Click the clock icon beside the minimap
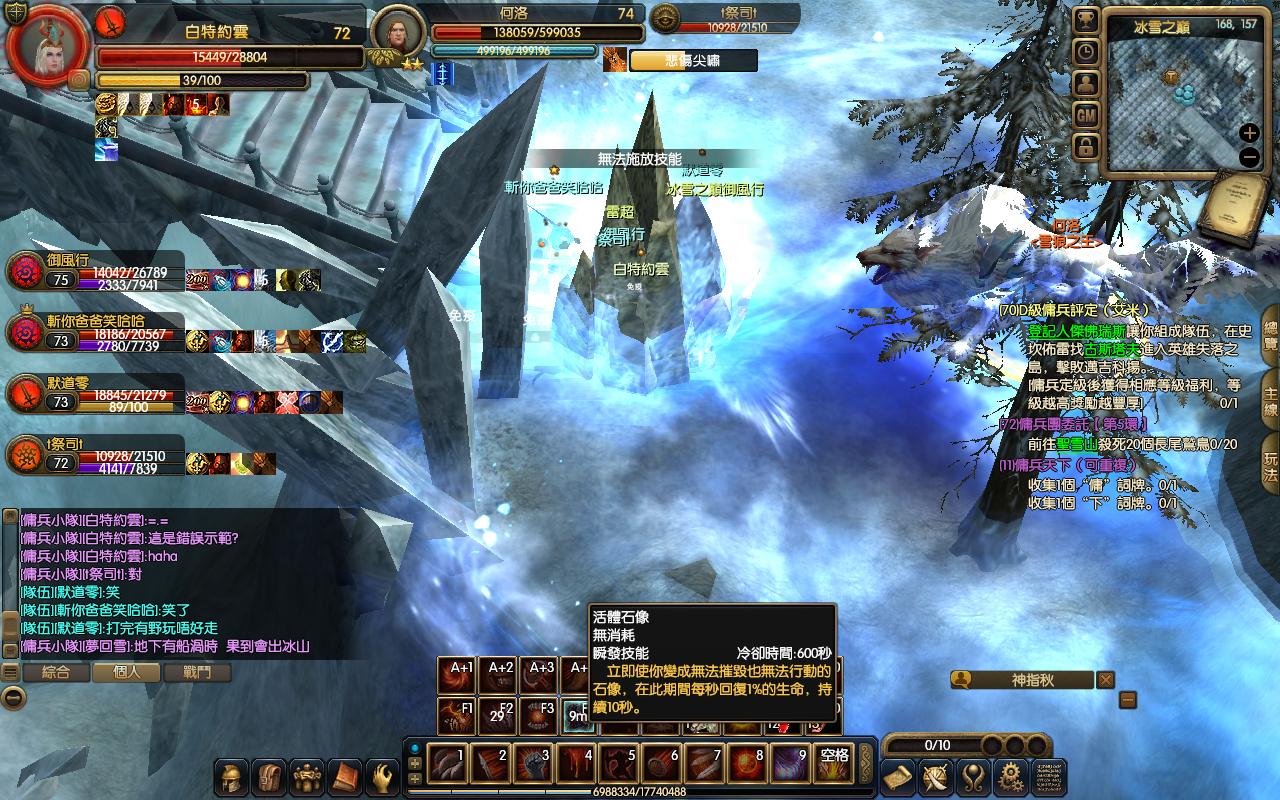 pyautogui.click(x=1086, y=52)
